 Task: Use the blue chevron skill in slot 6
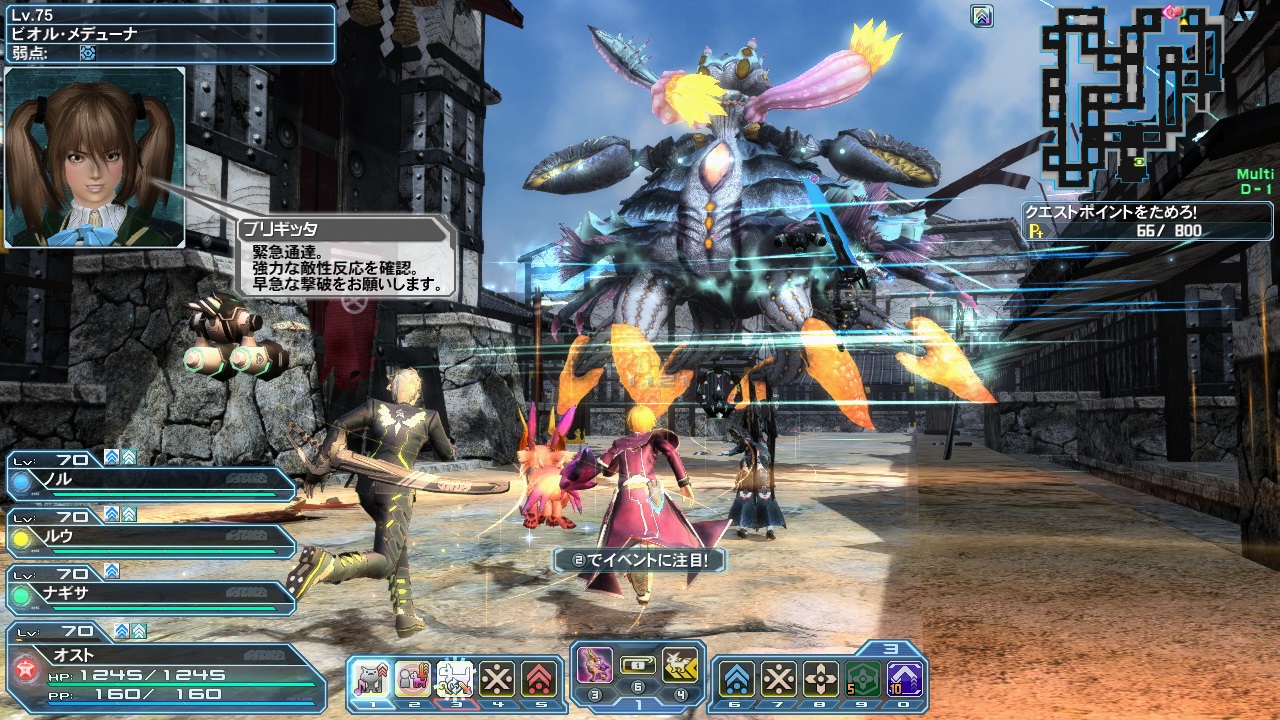737,679
